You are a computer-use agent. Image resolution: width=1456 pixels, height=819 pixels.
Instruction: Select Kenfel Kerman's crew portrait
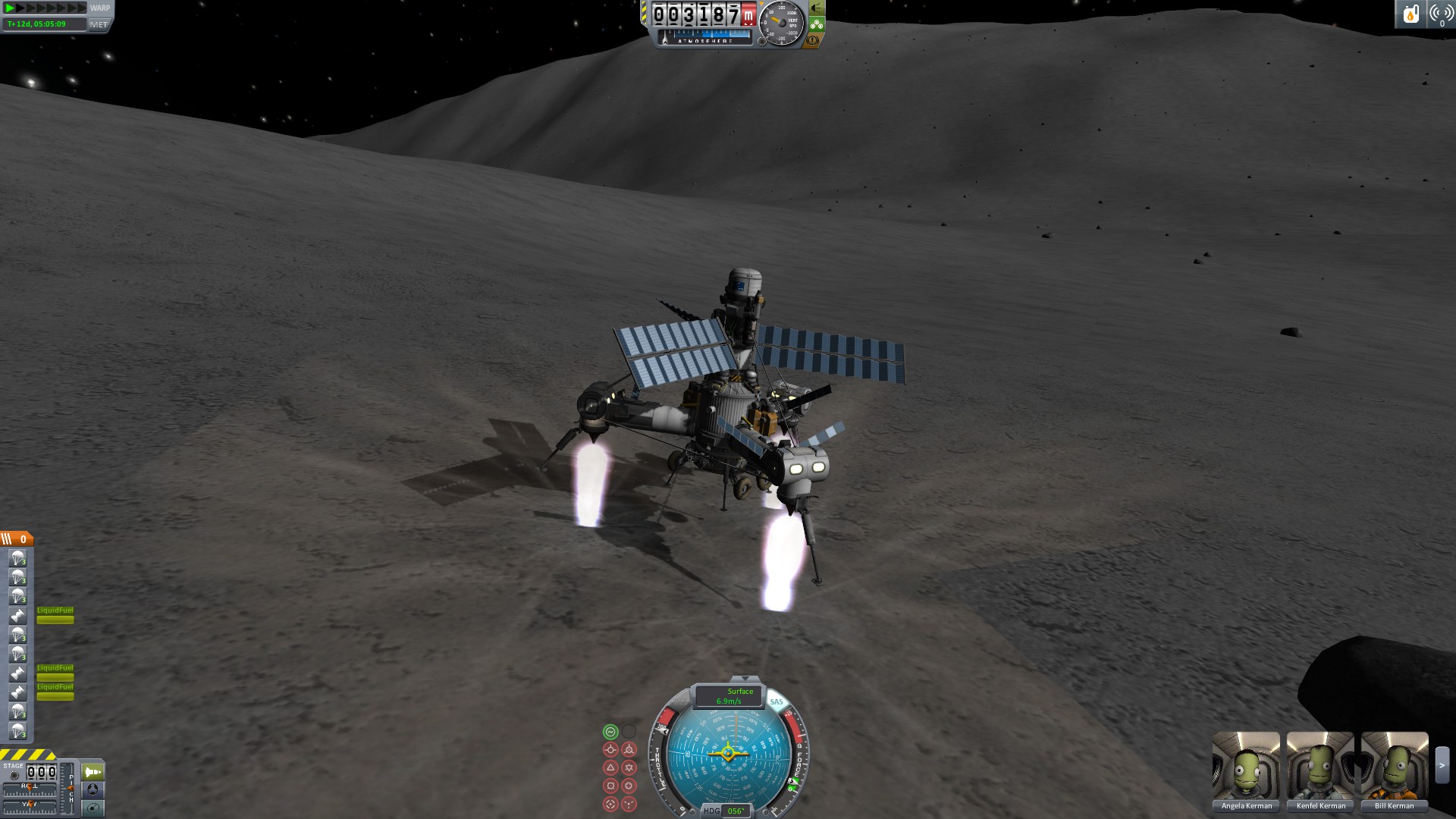[1320, 766]
